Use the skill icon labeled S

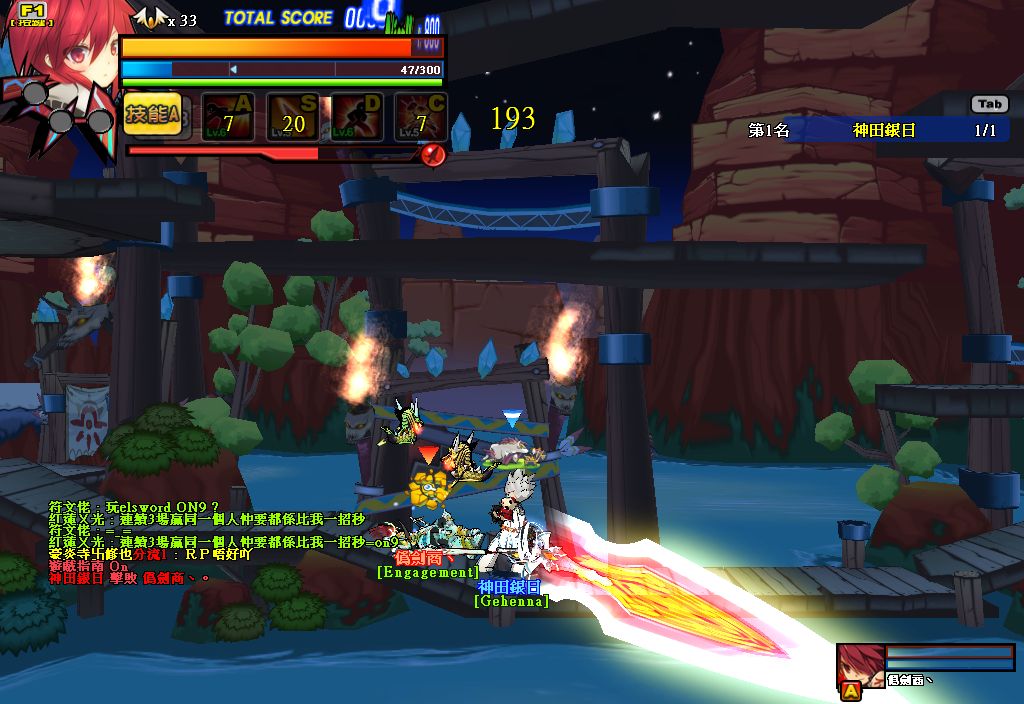292,117
